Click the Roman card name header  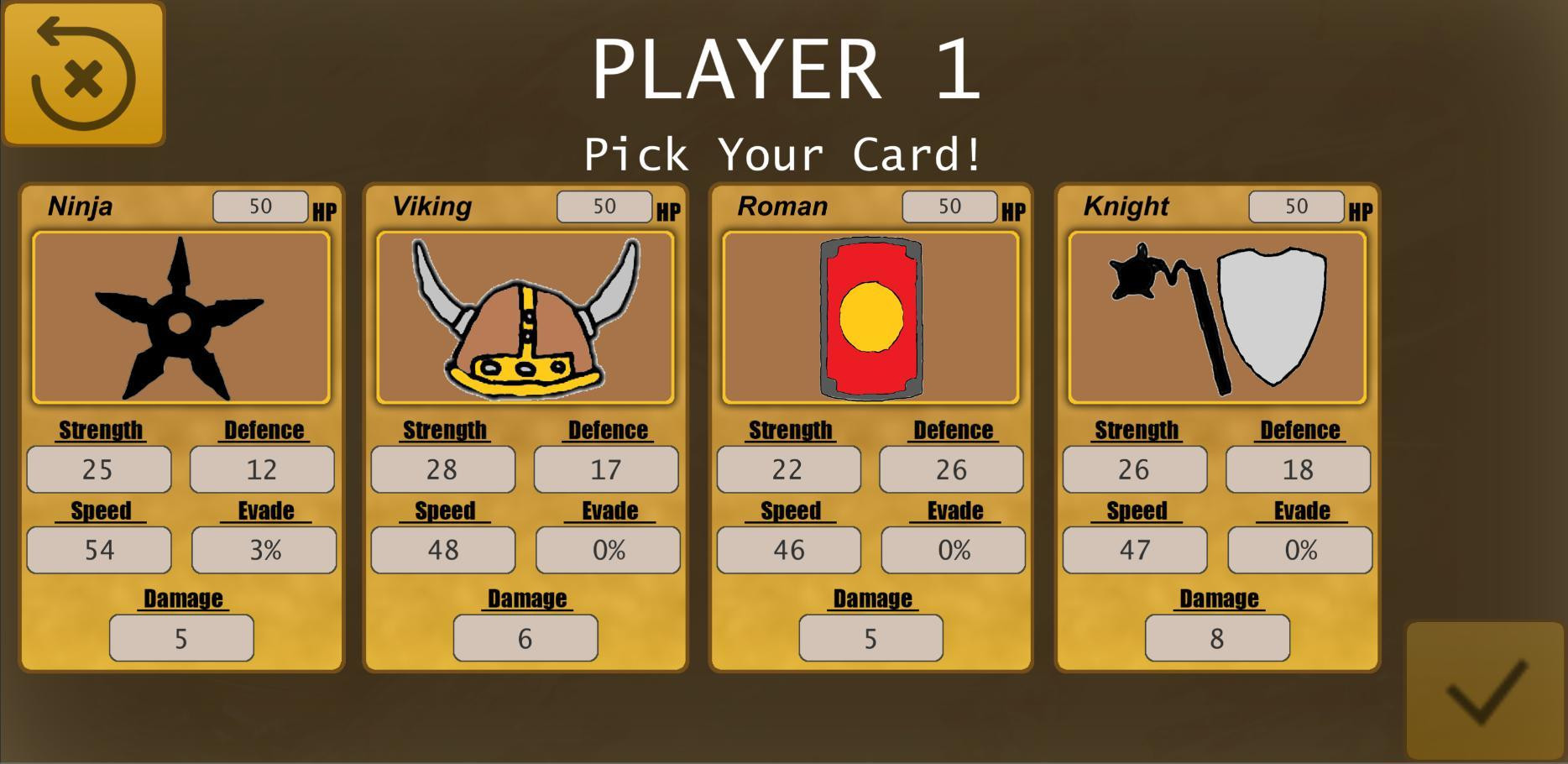click(x=781, y=206)
